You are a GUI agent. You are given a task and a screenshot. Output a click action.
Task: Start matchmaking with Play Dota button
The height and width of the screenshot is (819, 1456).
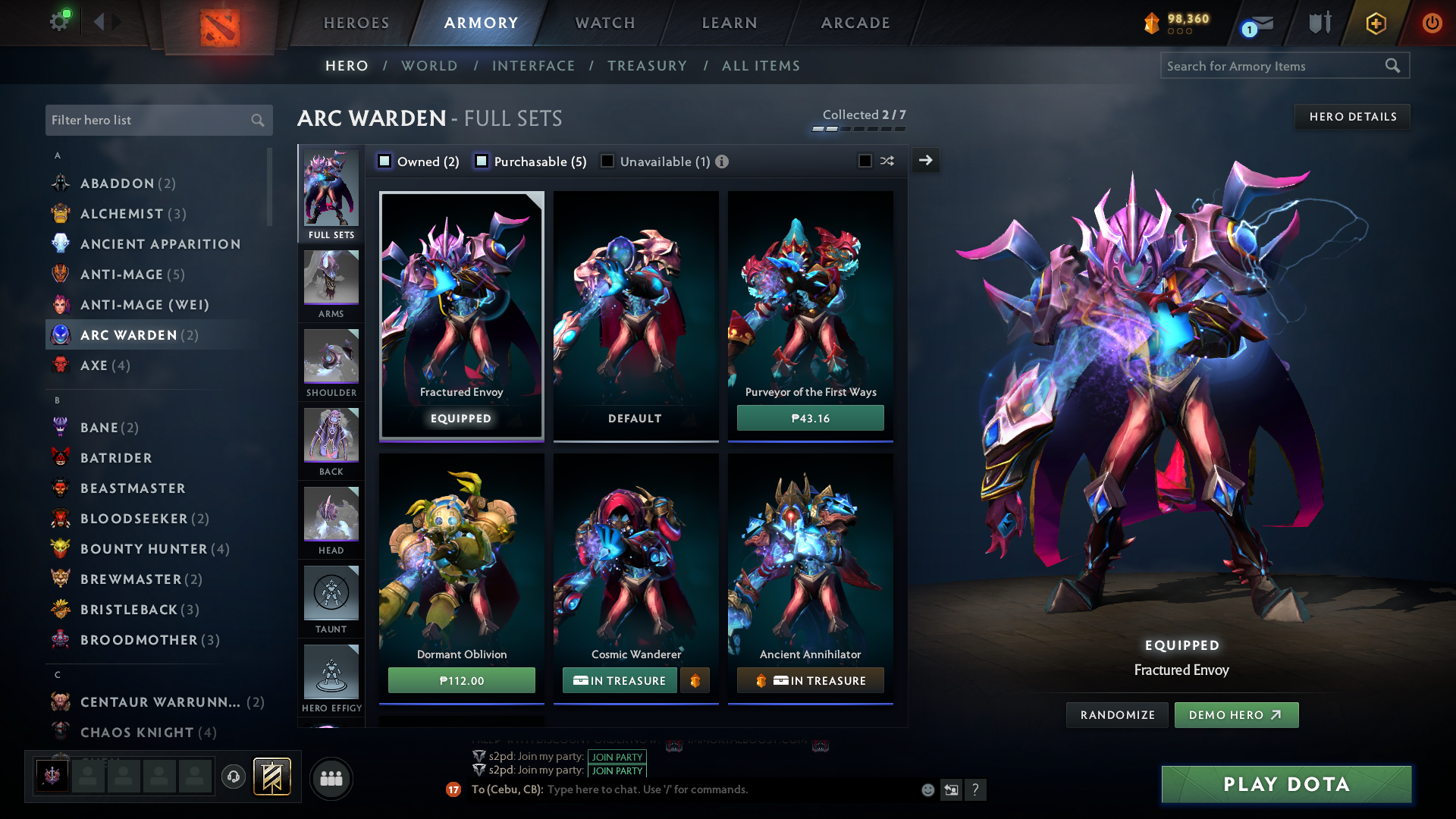click(1286, 784)
